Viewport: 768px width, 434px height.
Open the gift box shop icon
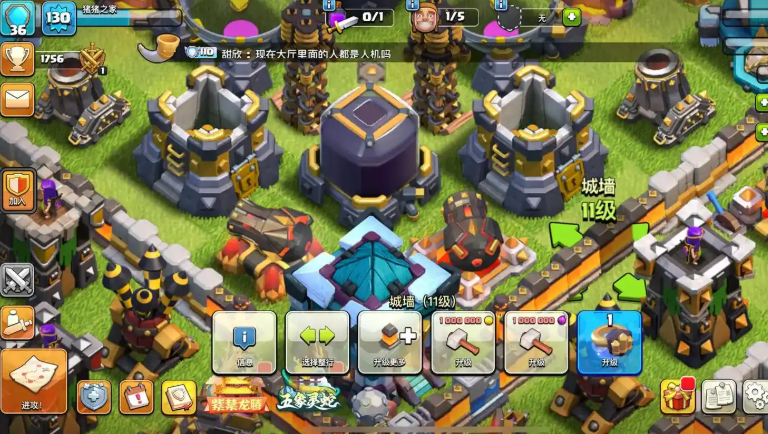pyautogui.click(x=677, y=397)
